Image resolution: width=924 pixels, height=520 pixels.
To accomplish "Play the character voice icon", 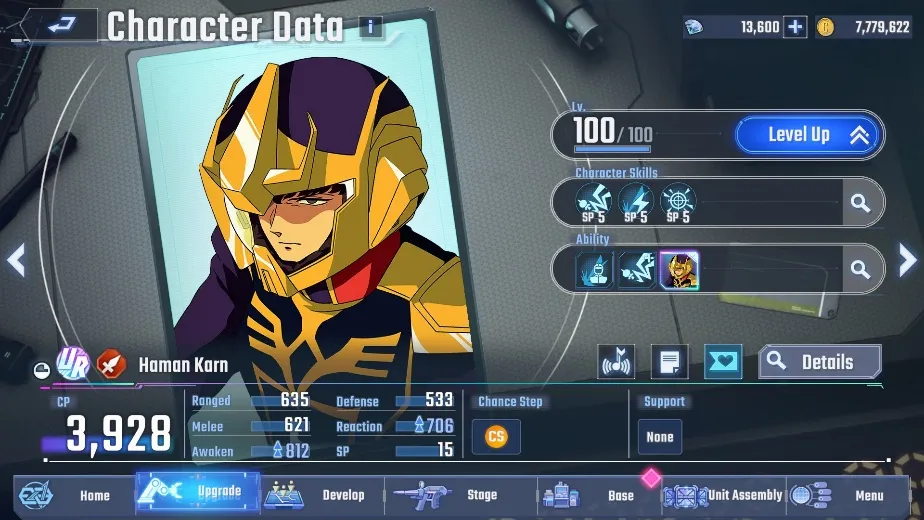I will 616,362.
